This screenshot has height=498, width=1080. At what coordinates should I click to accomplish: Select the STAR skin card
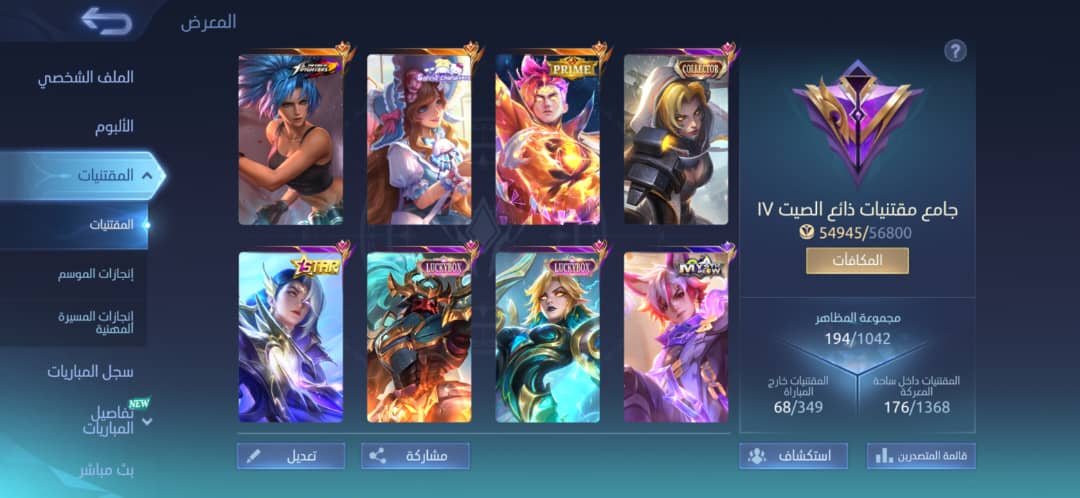pos(291,337)
